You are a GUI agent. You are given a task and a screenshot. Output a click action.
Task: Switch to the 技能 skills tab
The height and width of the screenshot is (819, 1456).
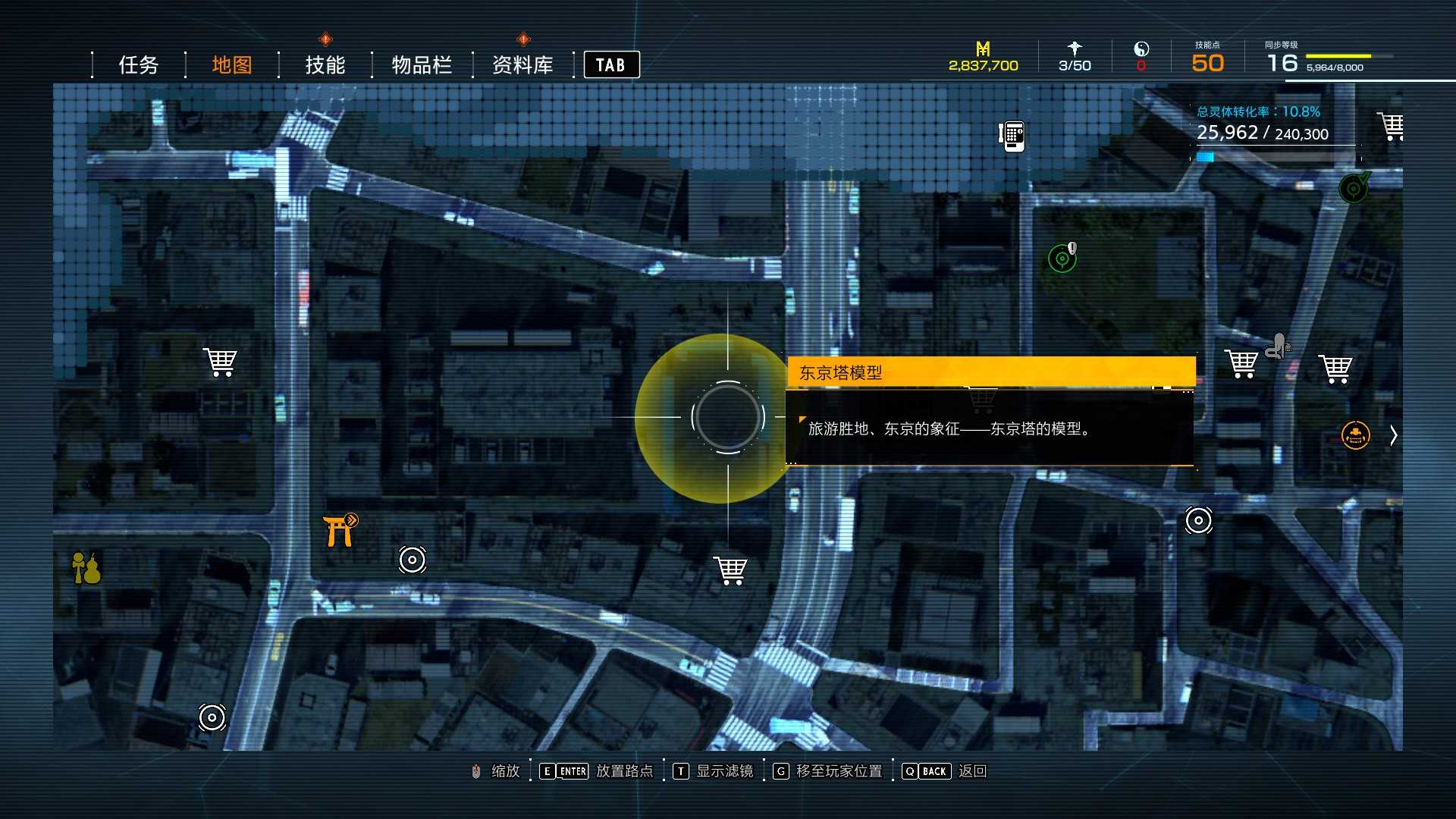[325, 64]
